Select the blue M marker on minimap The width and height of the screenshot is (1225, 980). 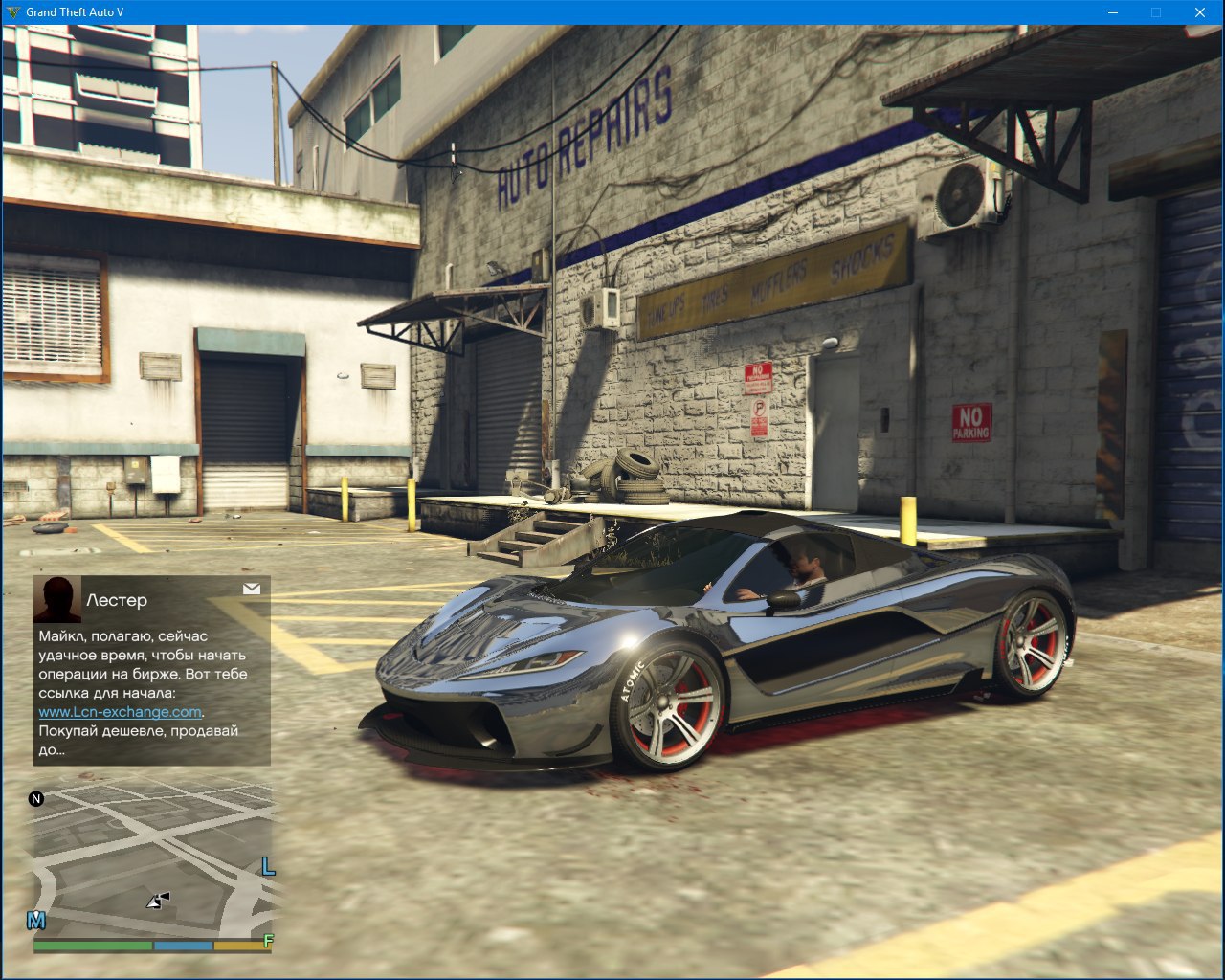(36, 921)
